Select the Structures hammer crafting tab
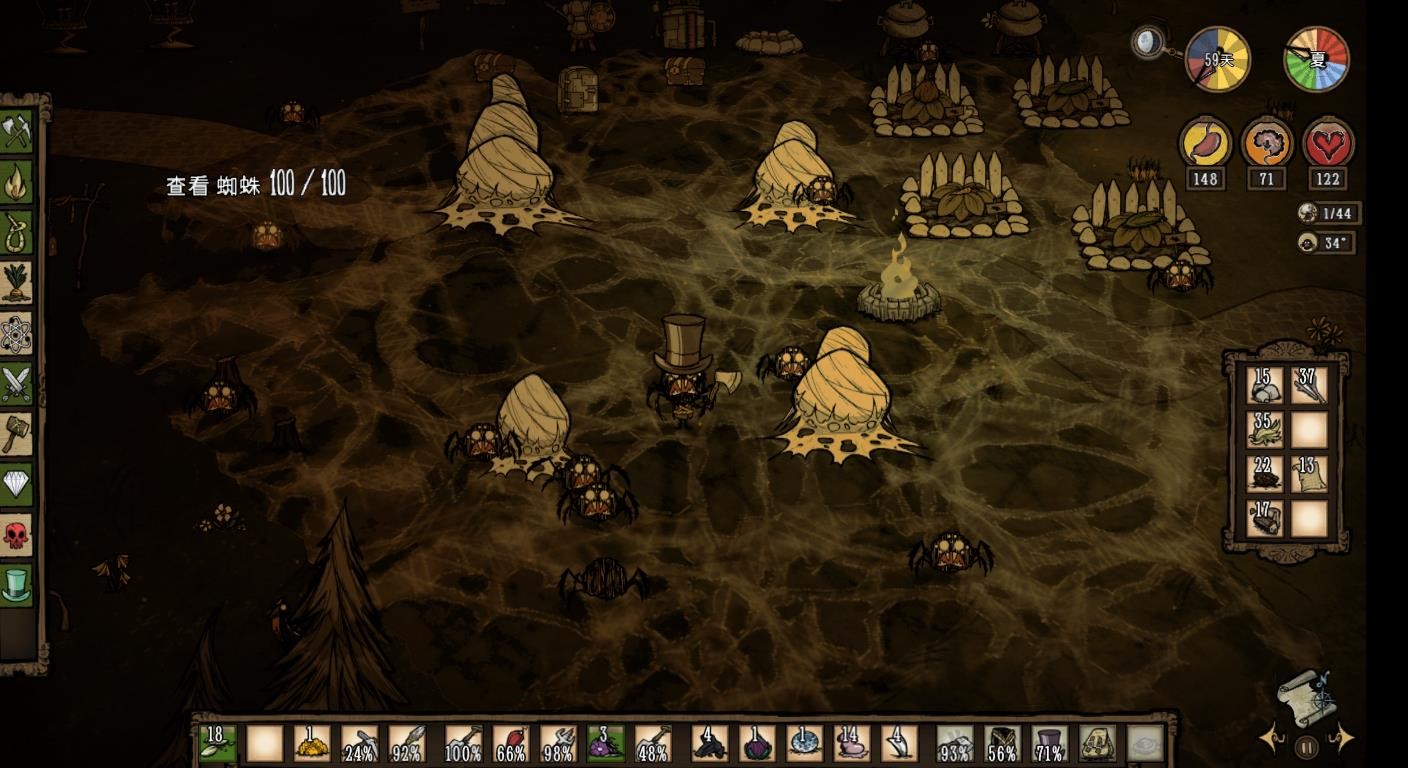This screenshot has width=1408, height=768. (x=17, y=434)
